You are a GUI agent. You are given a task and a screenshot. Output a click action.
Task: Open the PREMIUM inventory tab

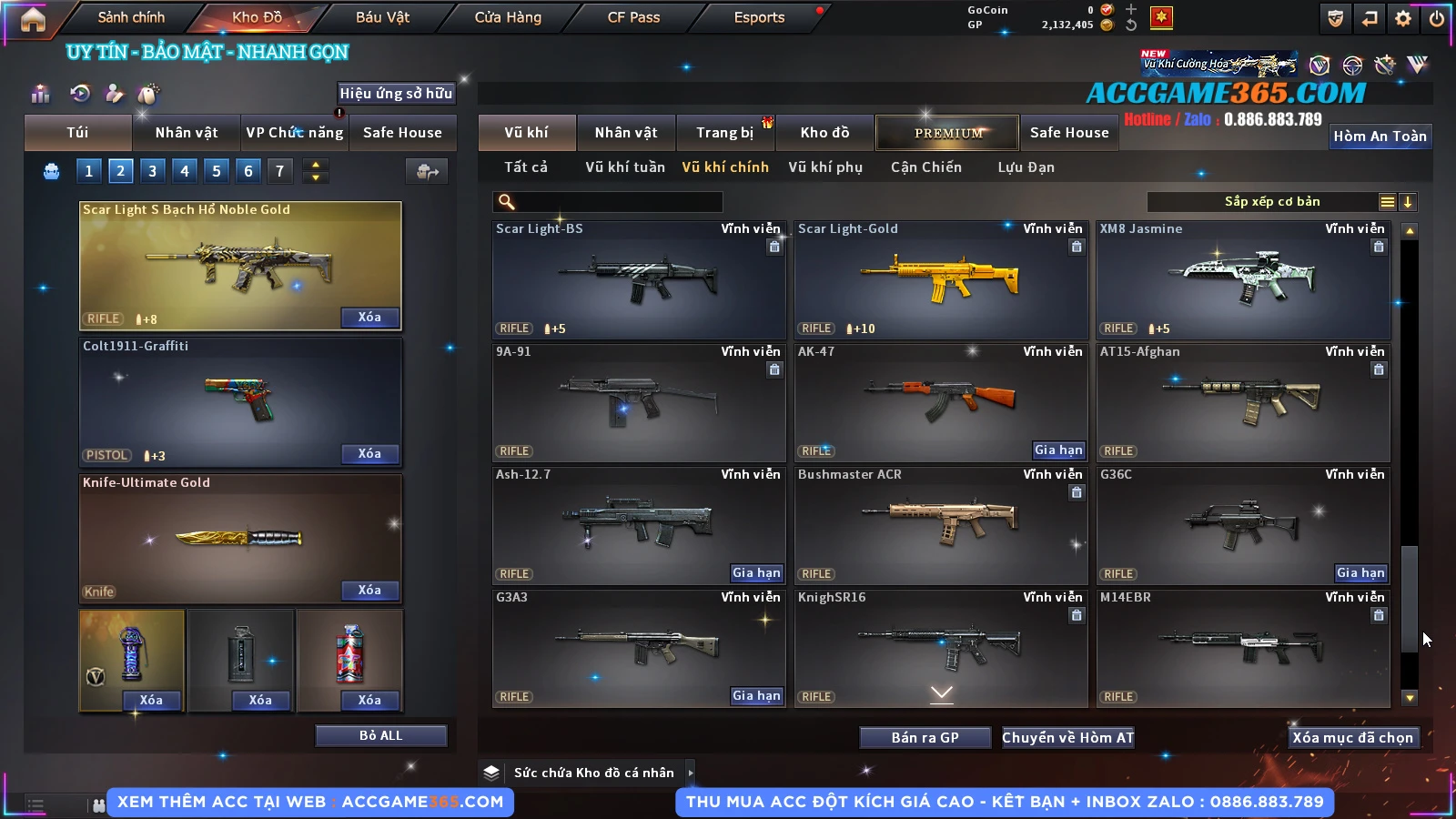click(947, 133)
